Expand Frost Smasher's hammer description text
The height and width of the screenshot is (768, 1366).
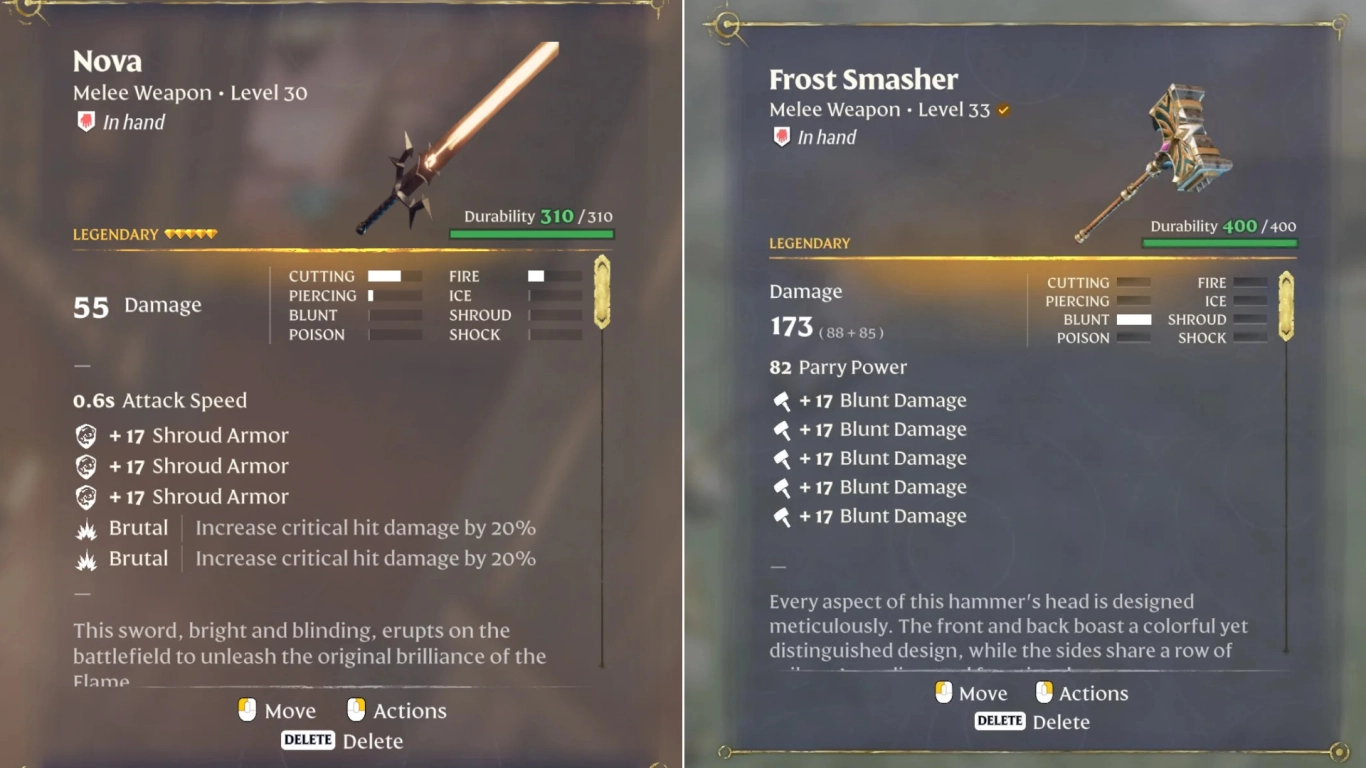point(1000,625)
